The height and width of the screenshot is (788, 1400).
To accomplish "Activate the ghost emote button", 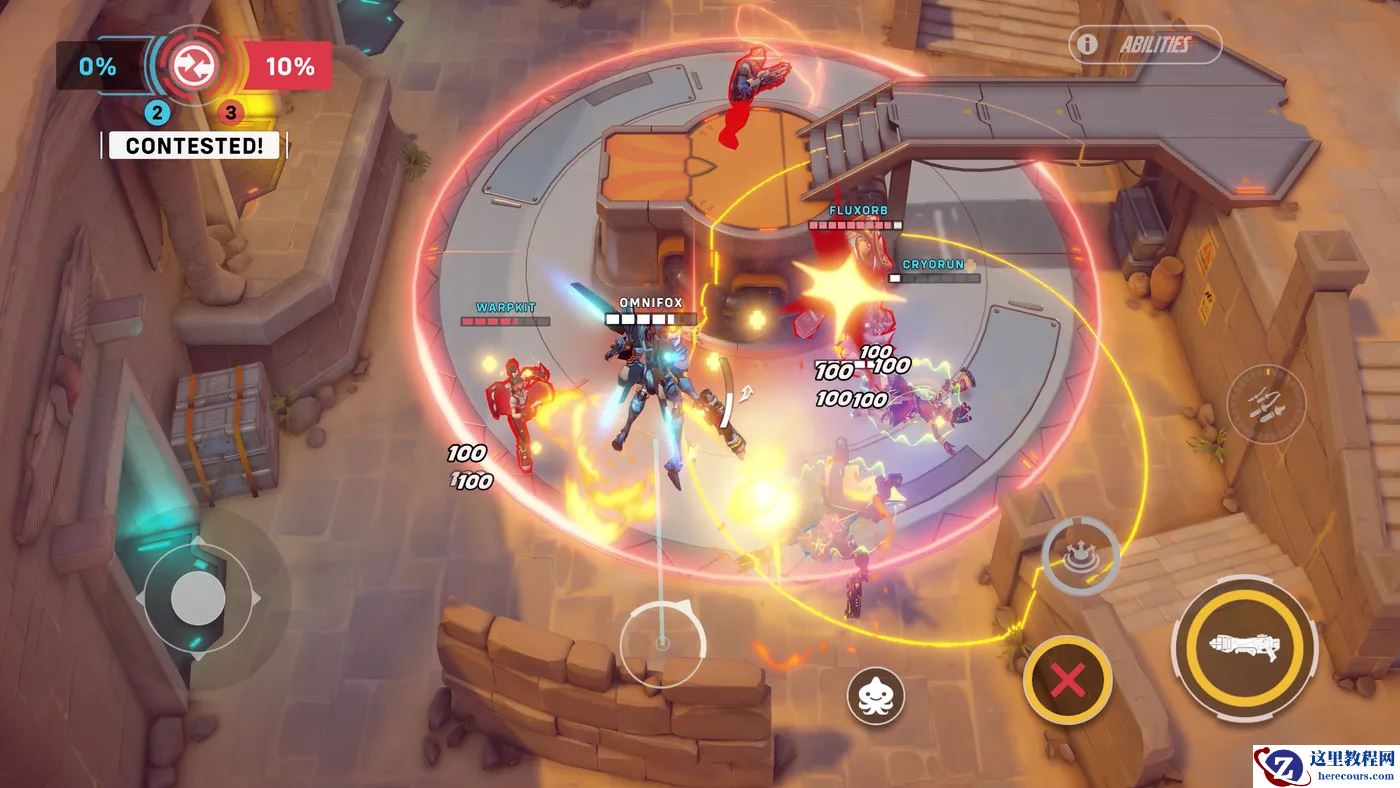I will click(x=876, y=695).
